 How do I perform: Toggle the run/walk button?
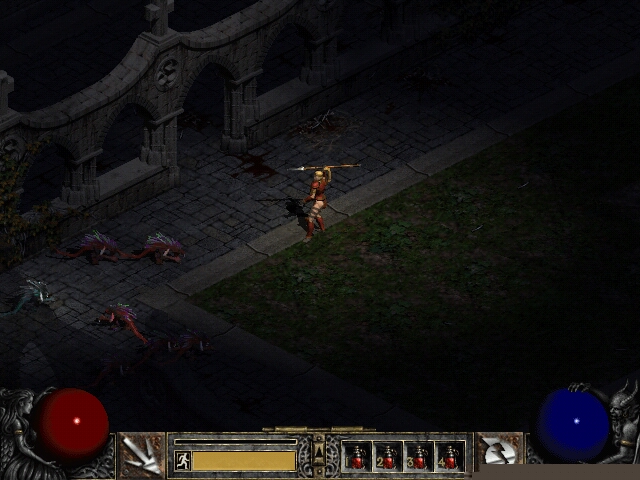(x=183, y=460)
